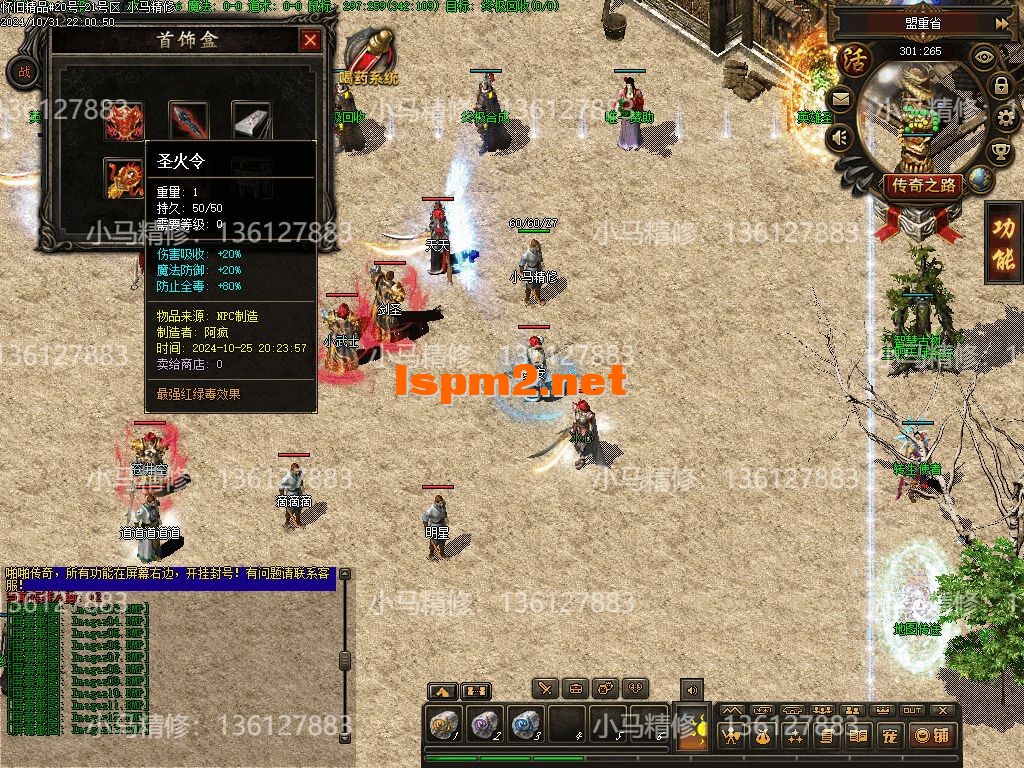Open the 活 activity button by minimap
Image resolution: width=1024 pixels, height=768 pixels.
(853, 57)
